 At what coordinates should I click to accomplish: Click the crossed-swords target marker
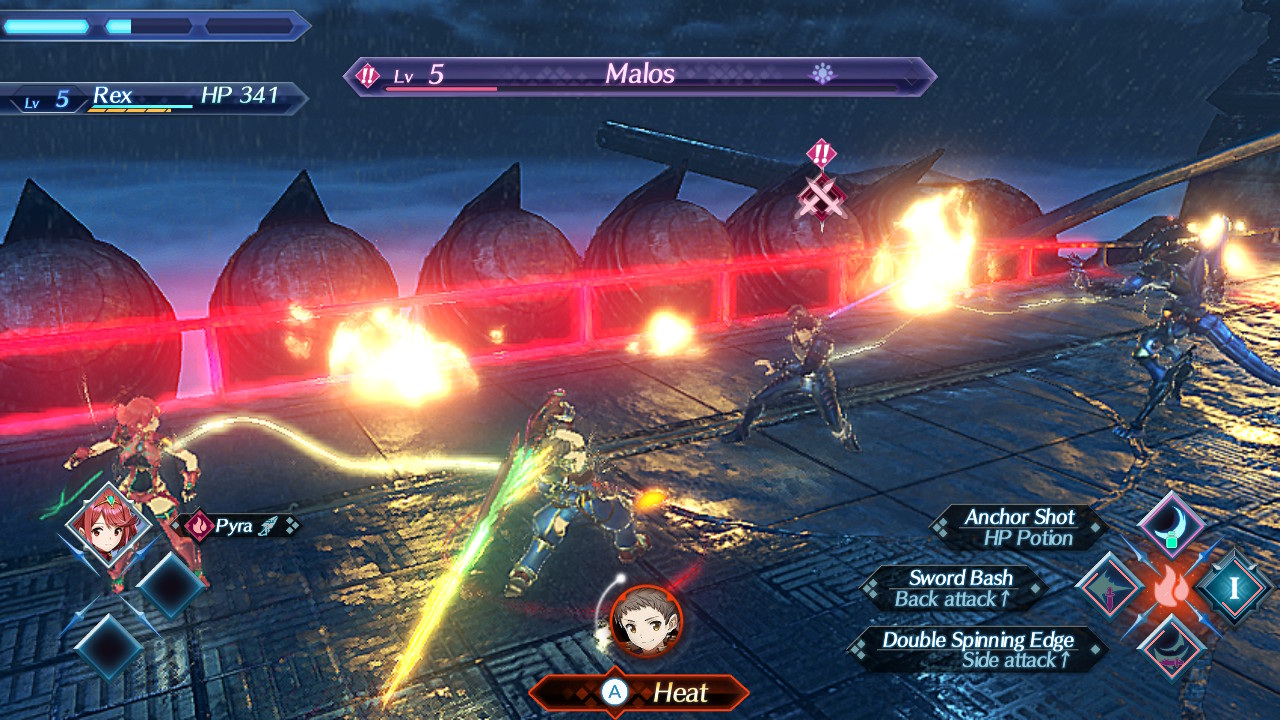pyautogui.click(x=821, y=193)
